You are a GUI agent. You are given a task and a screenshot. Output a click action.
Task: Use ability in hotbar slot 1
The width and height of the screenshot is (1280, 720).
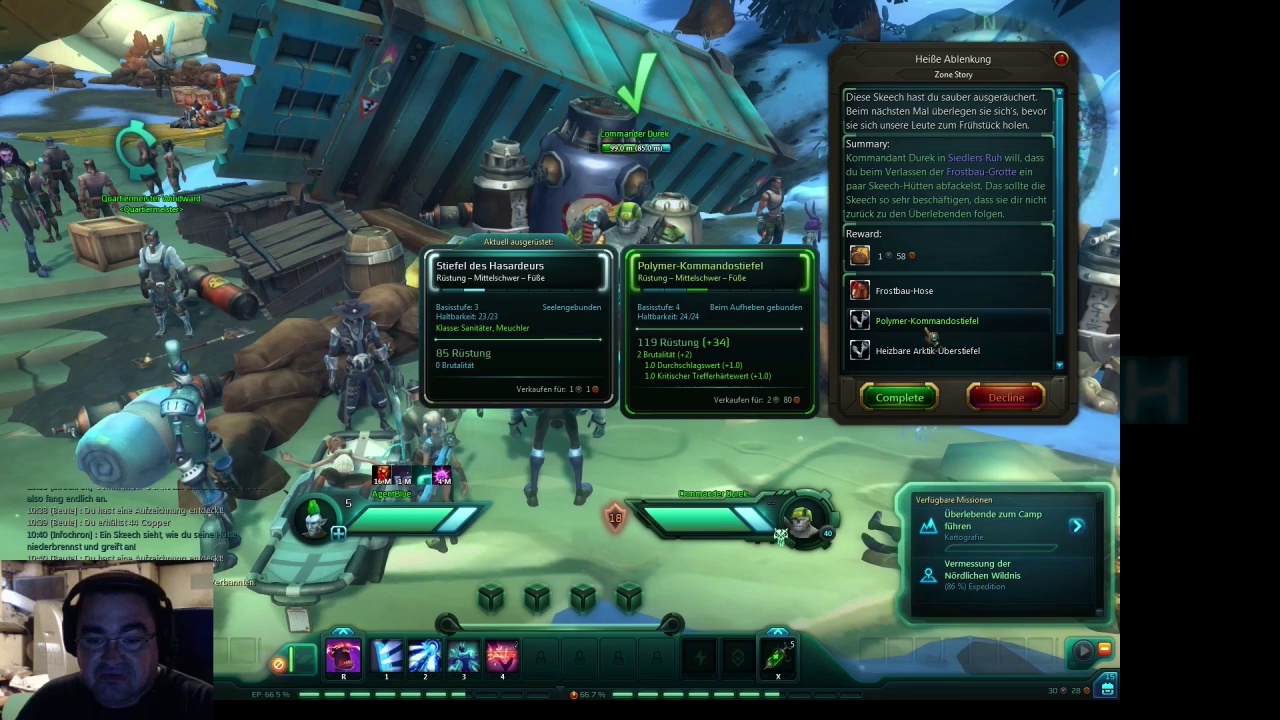tap(386, 656)
